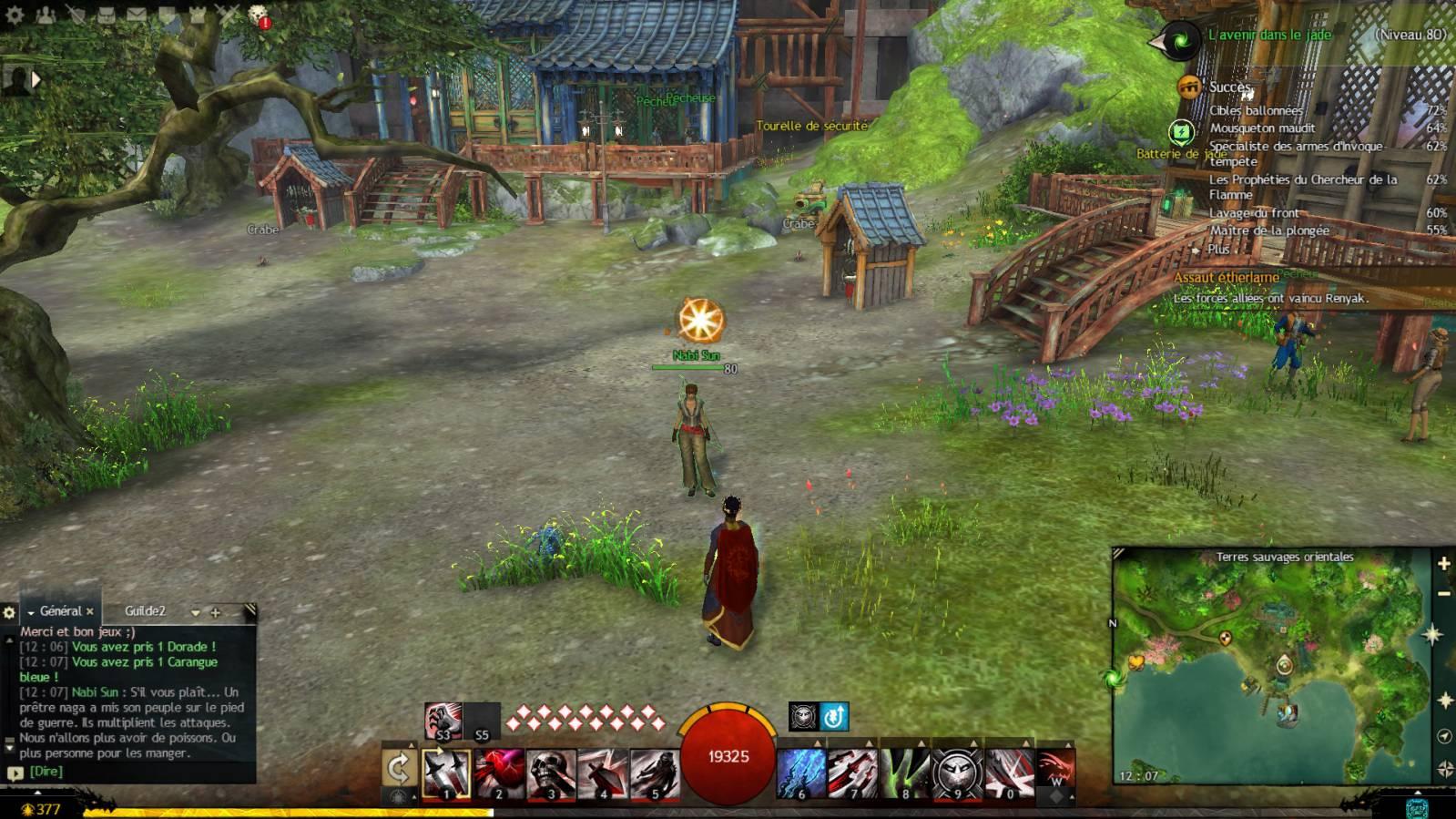1456x819 pixels.
Task: Activate the skull skill in slot 3
Action: pyautogui.click(x=551, y=773)
